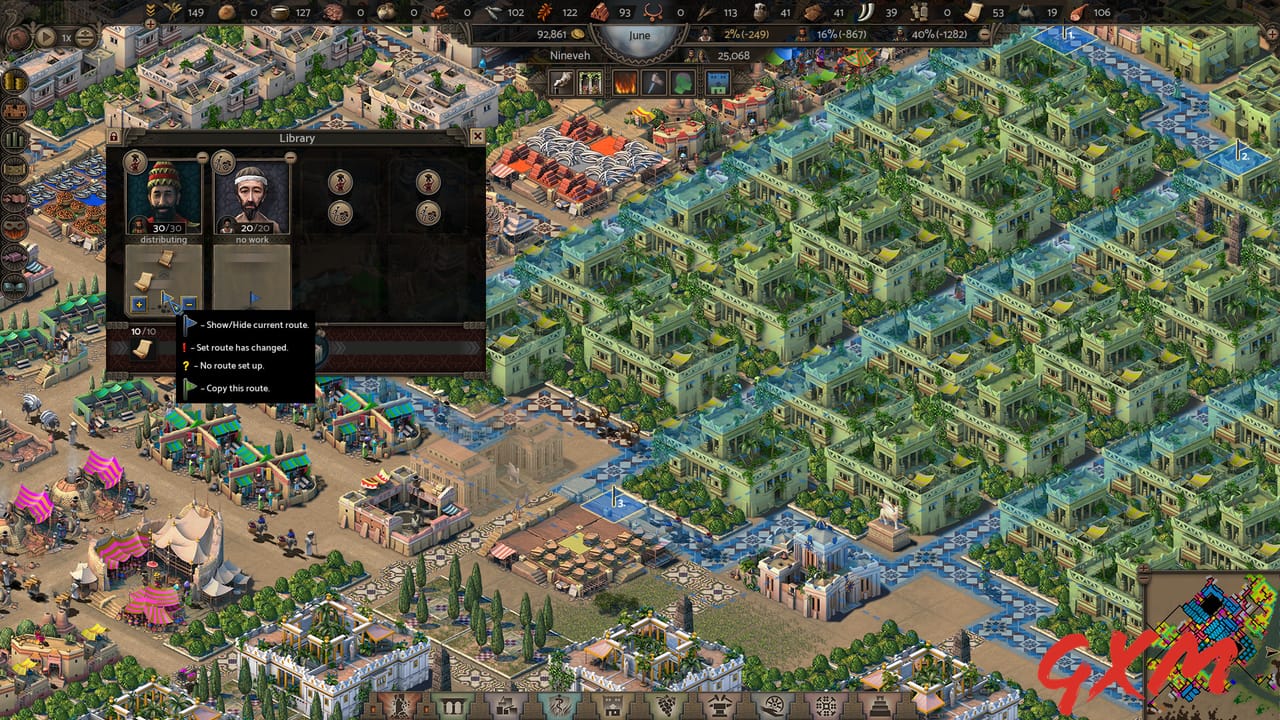Collapse the second worker slot using its minus badge
The width and height of the screenshot is (1280, 720).
click(290, 156)
